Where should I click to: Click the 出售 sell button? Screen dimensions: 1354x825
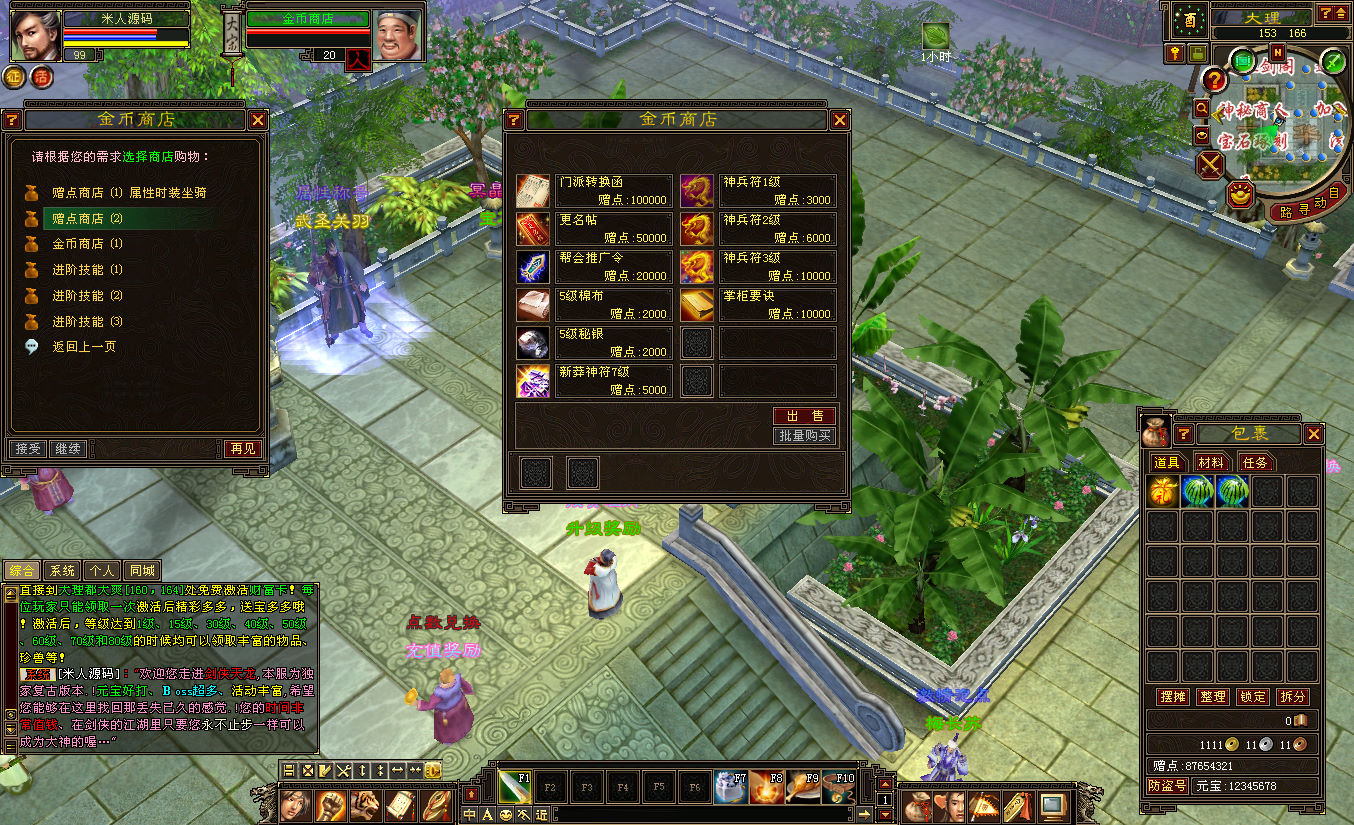[x=804, y=416]
